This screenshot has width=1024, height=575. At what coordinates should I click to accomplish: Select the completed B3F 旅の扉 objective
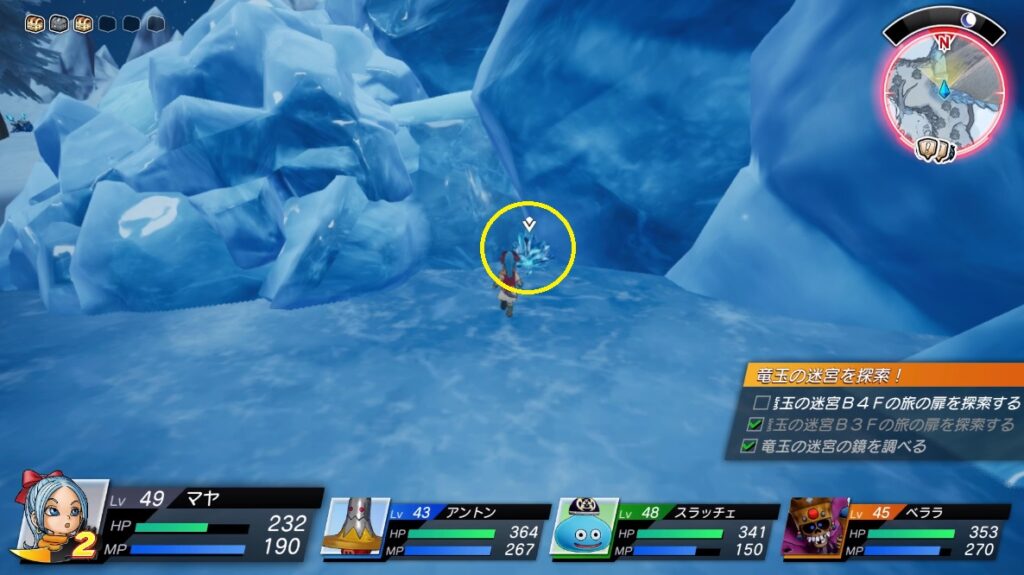(887, 425)
